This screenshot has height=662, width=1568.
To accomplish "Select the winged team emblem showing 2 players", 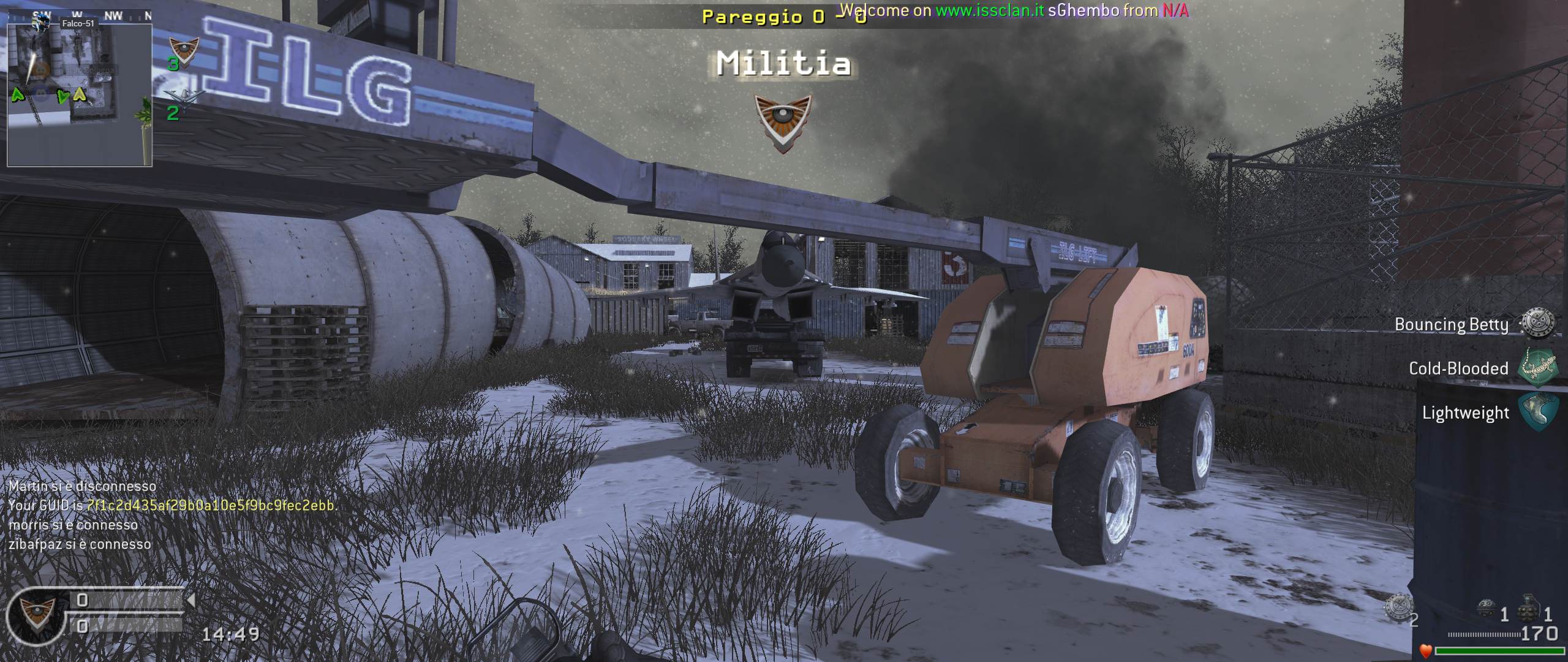I will tap(183, 98).
